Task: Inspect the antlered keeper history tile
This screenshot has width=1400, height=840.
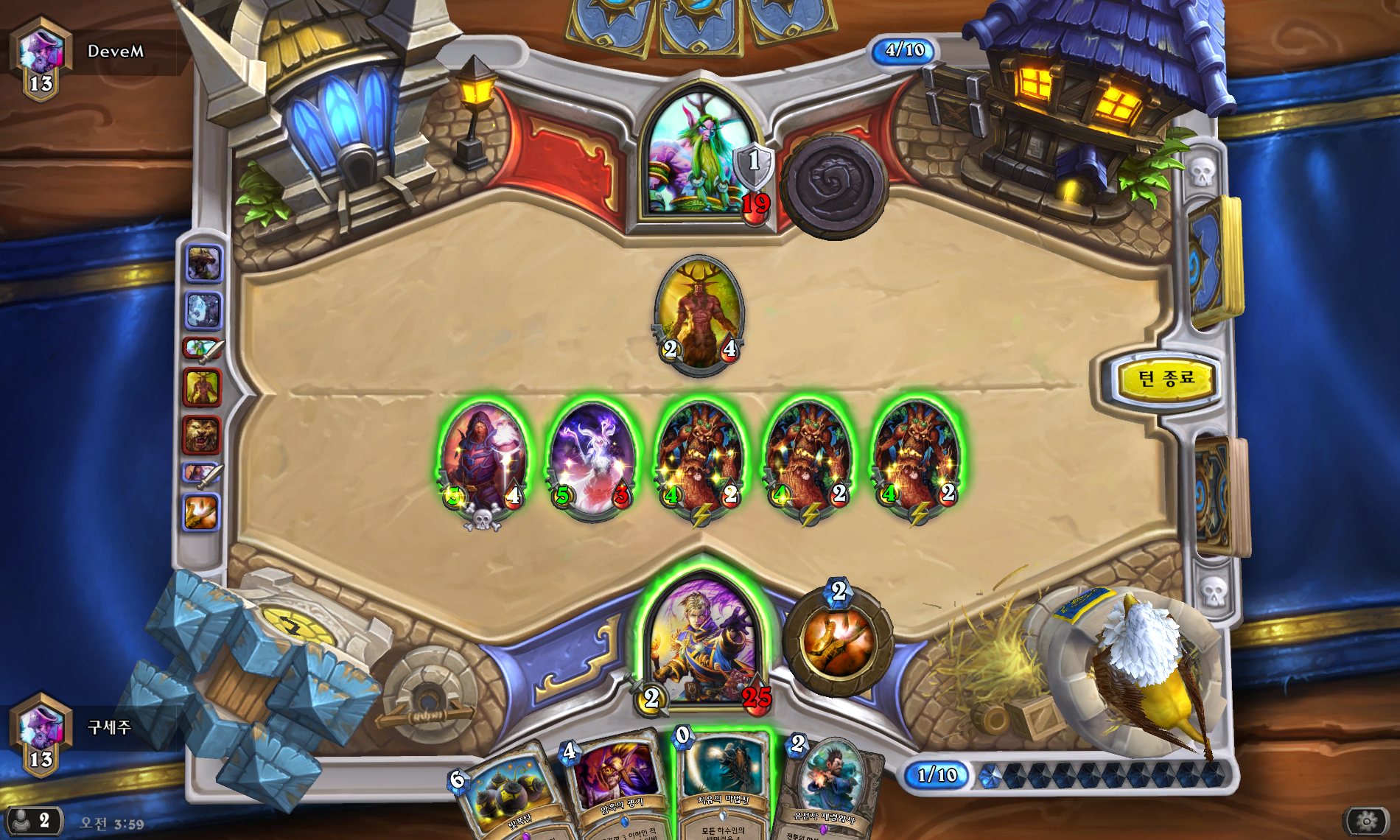Action: coord(202,387)
